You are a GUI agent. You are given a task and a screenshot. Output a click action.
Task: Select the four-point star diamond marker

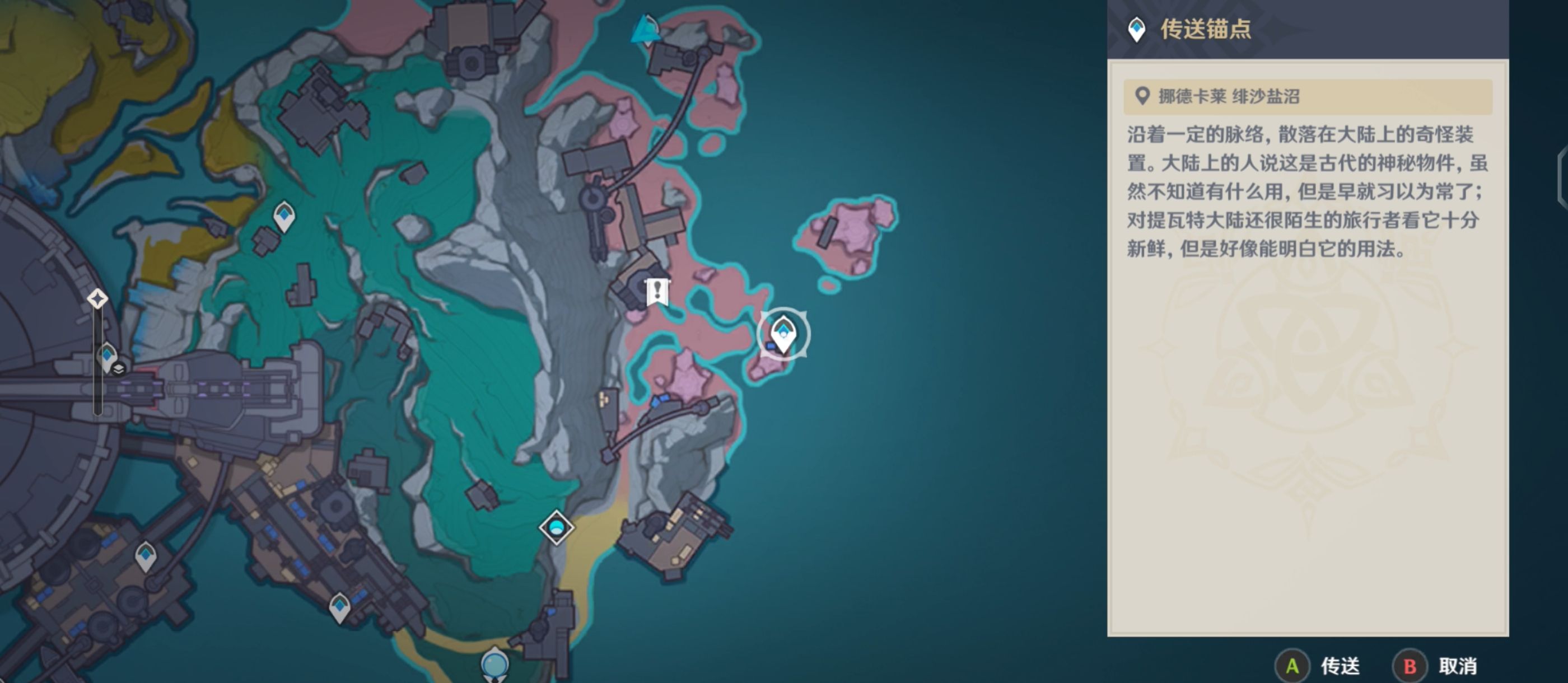tap(97, 299)
